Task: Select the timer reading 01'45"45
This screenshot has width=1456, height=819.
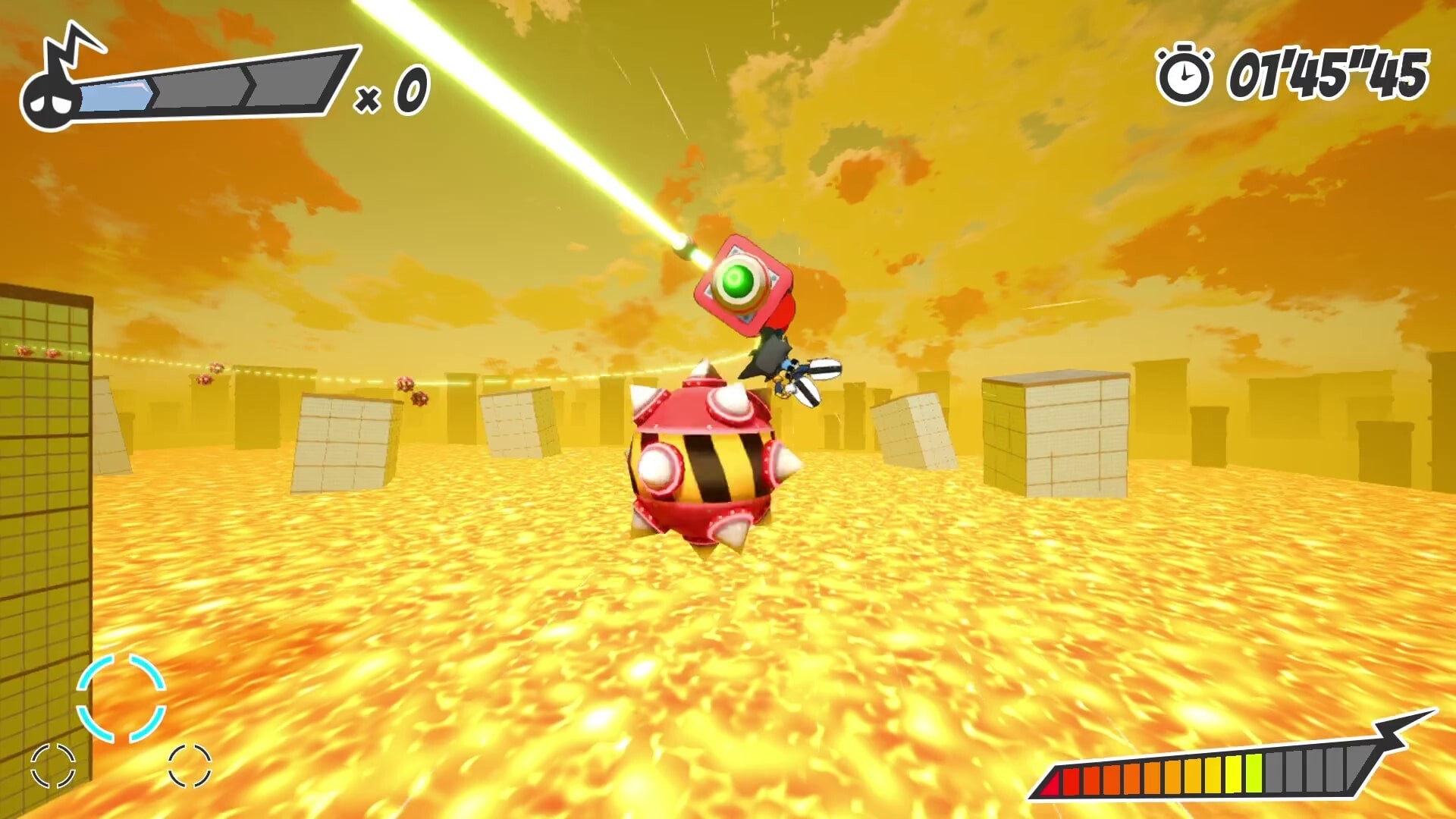Action: [x=1331, y=72]
